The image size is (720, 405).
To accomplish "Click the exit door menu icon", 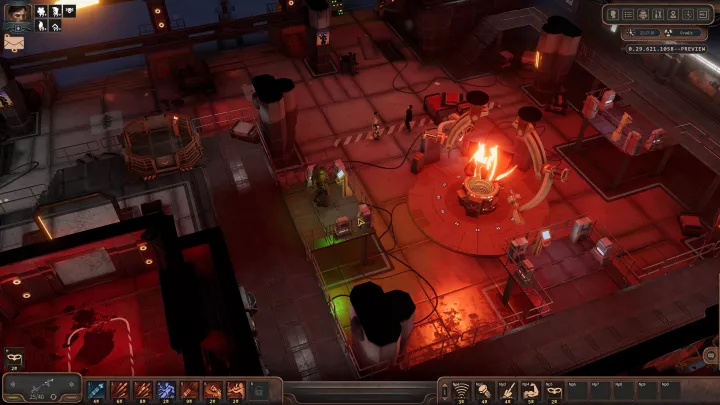I will pos(705,14).
